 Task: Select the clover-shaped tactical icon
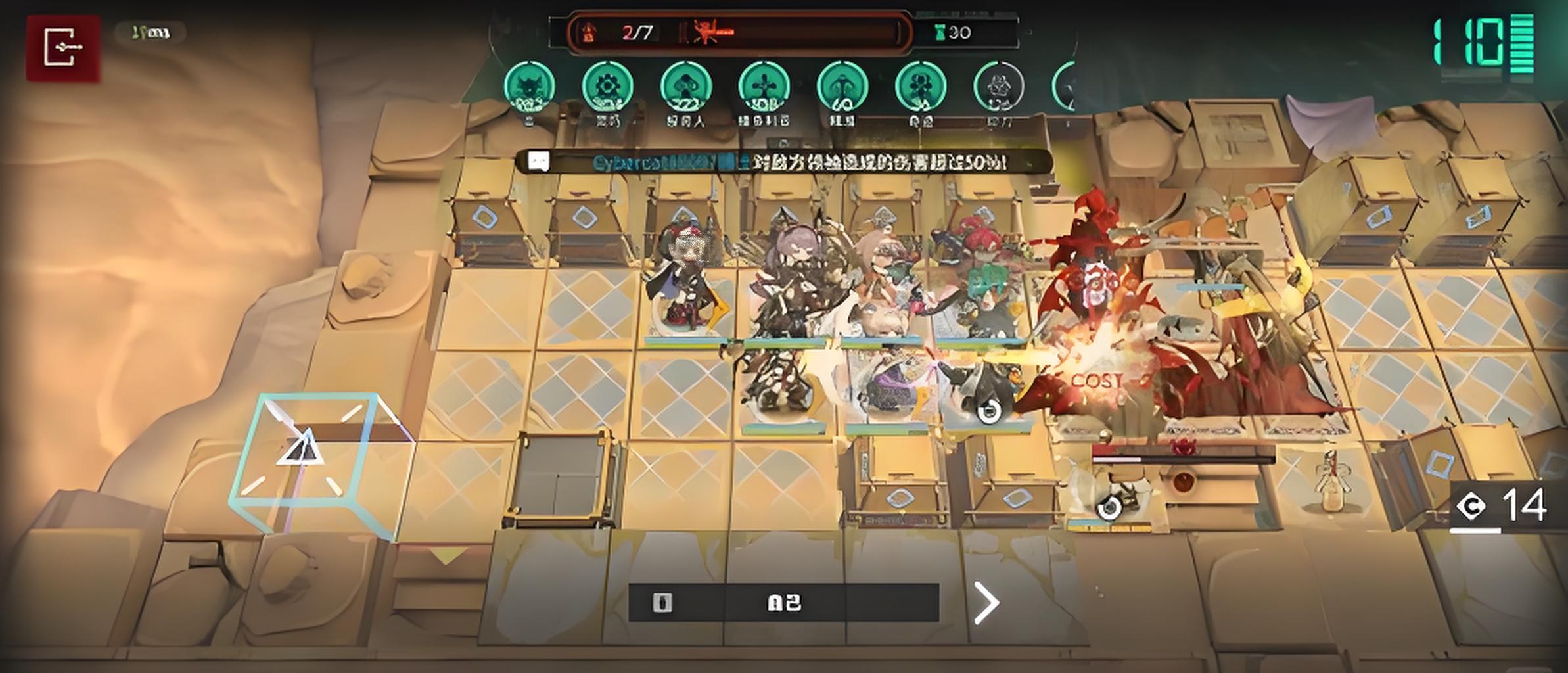[x=920, y=87]
